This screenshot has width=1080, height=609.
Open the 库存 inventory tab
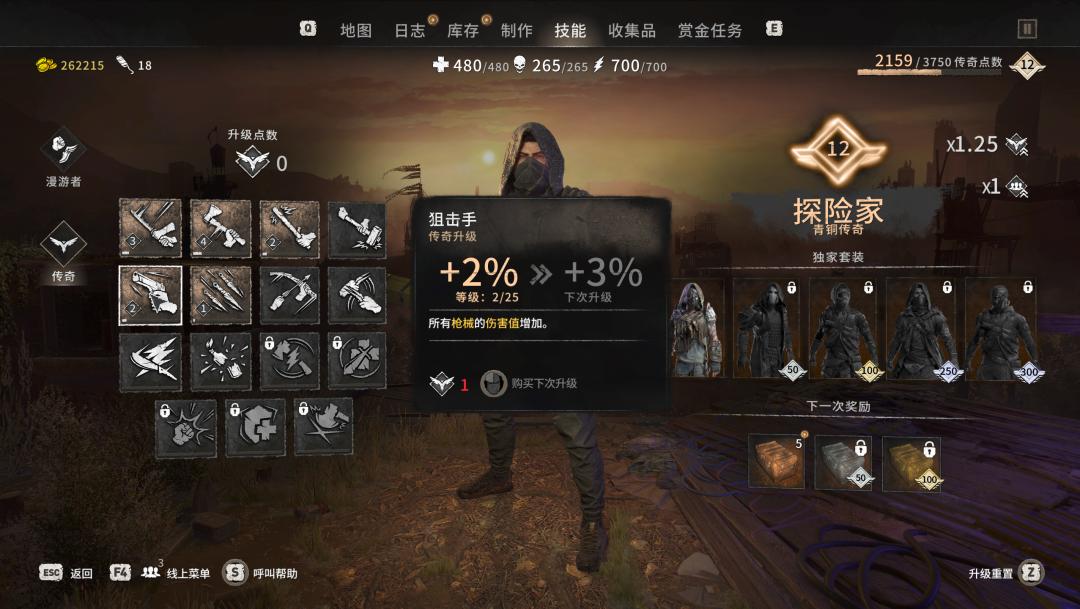[x=463, y=30]
